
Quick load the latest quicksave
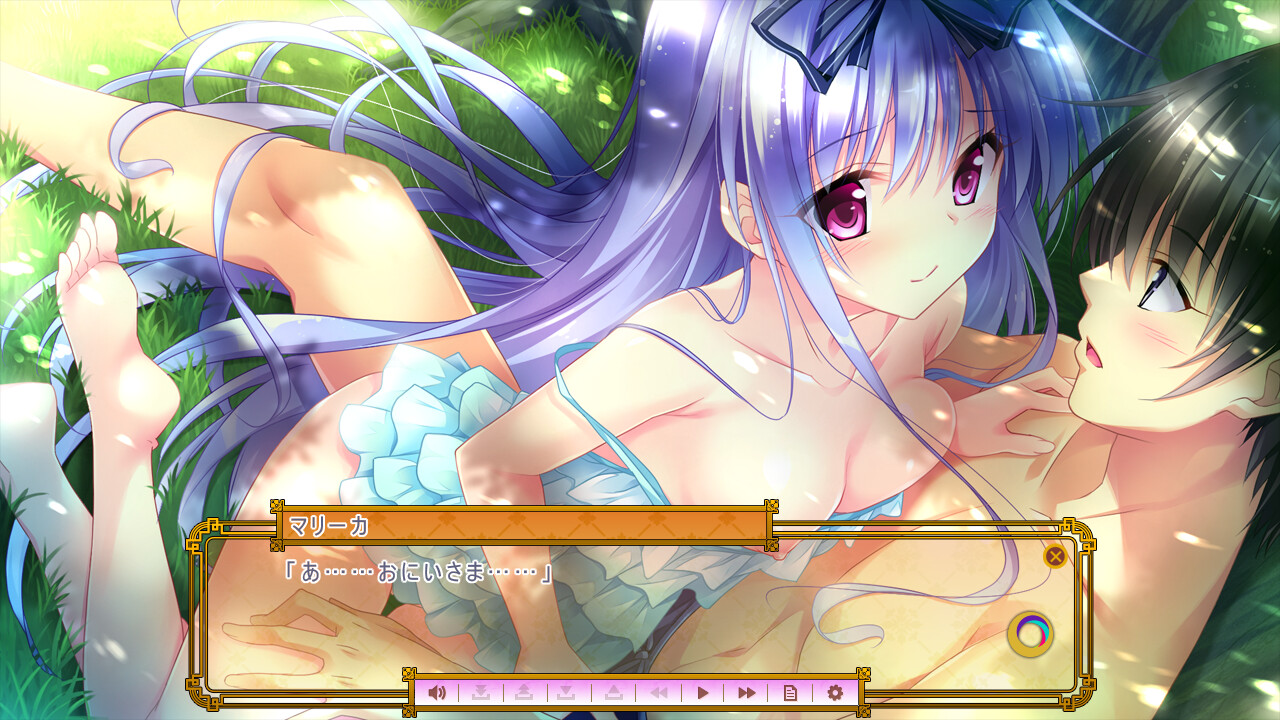coord(526,691)
